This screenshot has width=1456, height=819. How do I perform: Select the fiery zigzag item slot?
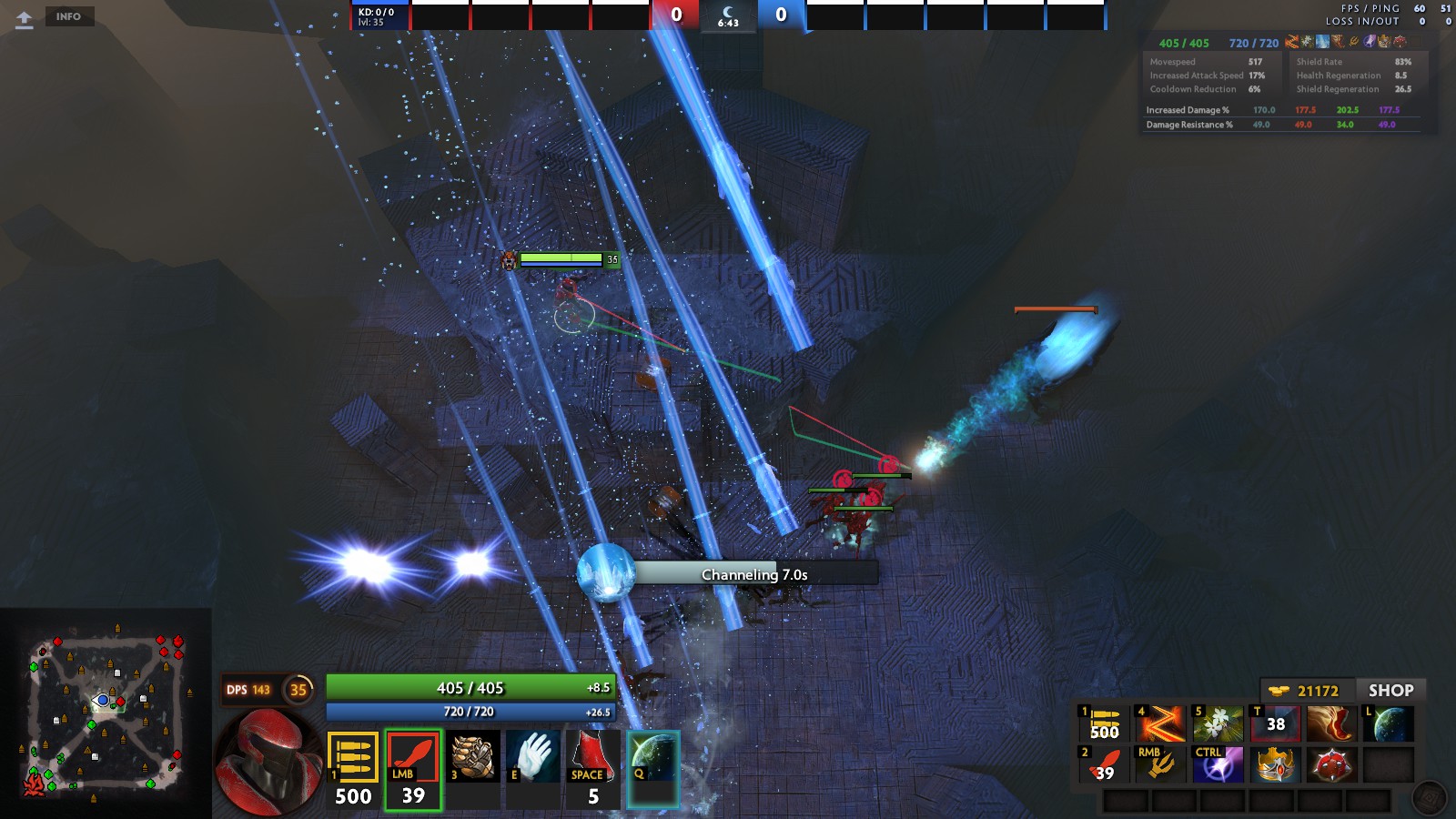[x=1159, y=724]
